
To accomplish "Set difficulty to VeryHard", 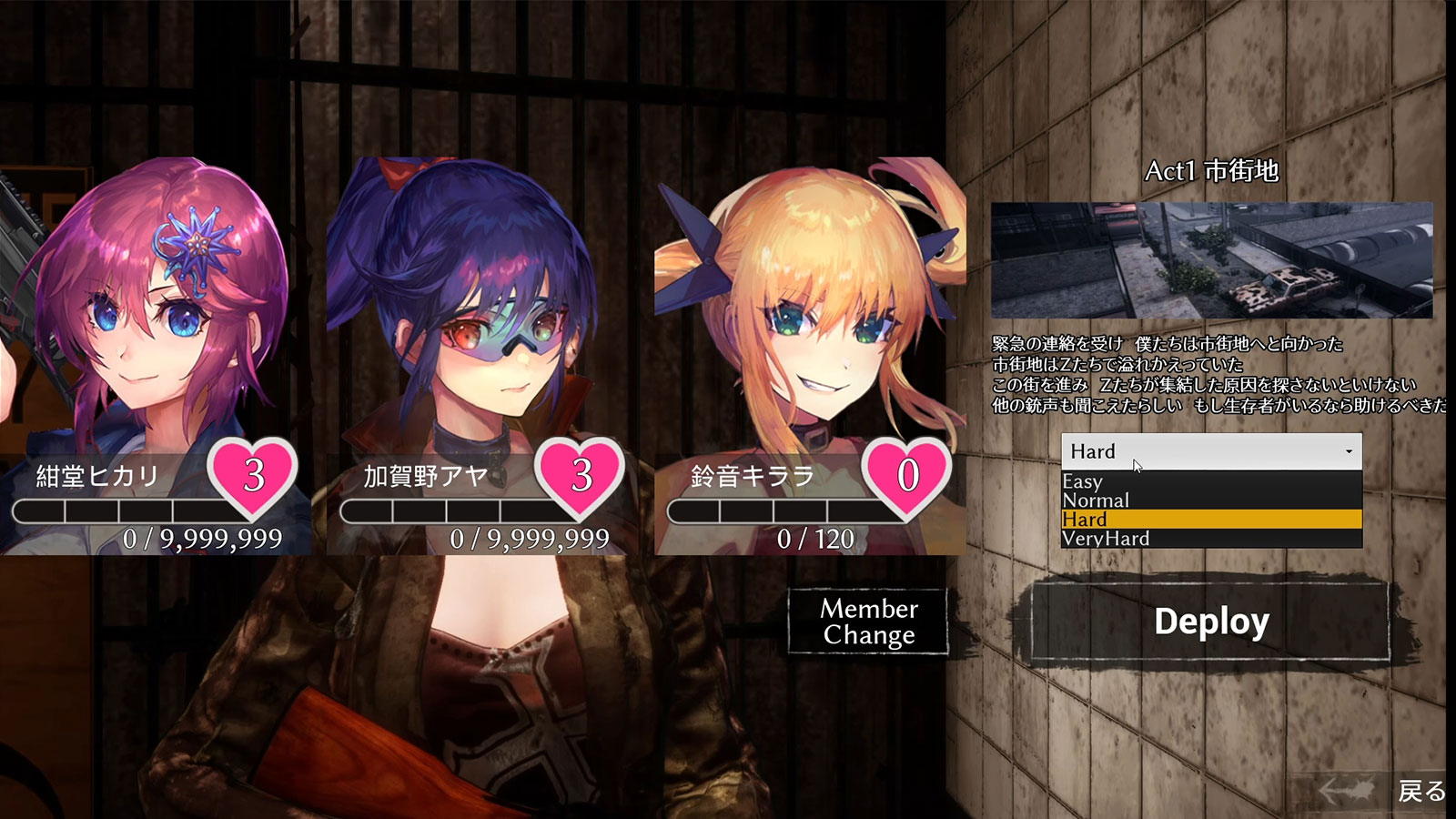I will [x=1210, y=539].
